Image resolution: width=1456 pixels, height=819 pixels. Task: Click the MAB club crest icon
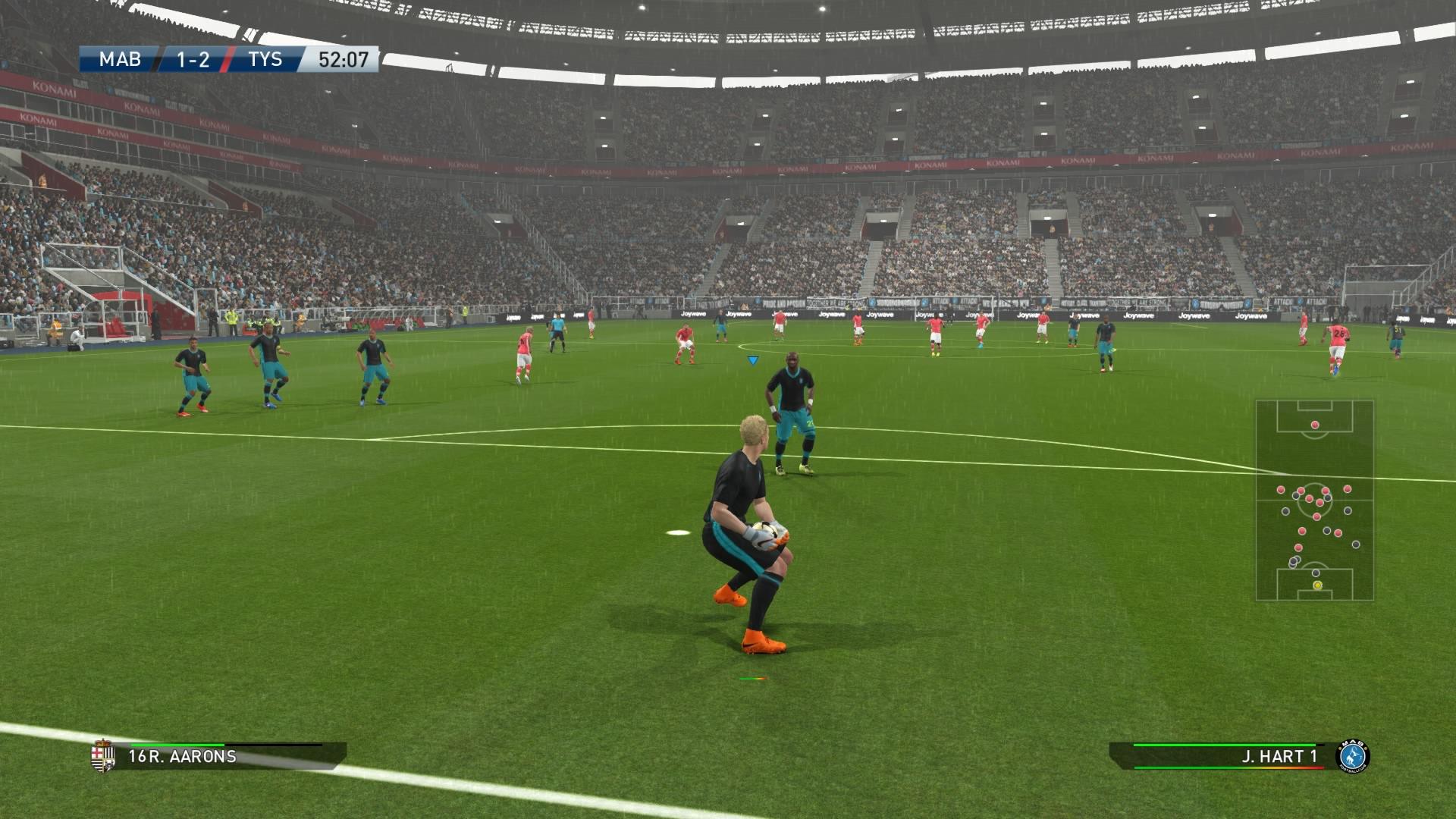(x=1353, y=756)
